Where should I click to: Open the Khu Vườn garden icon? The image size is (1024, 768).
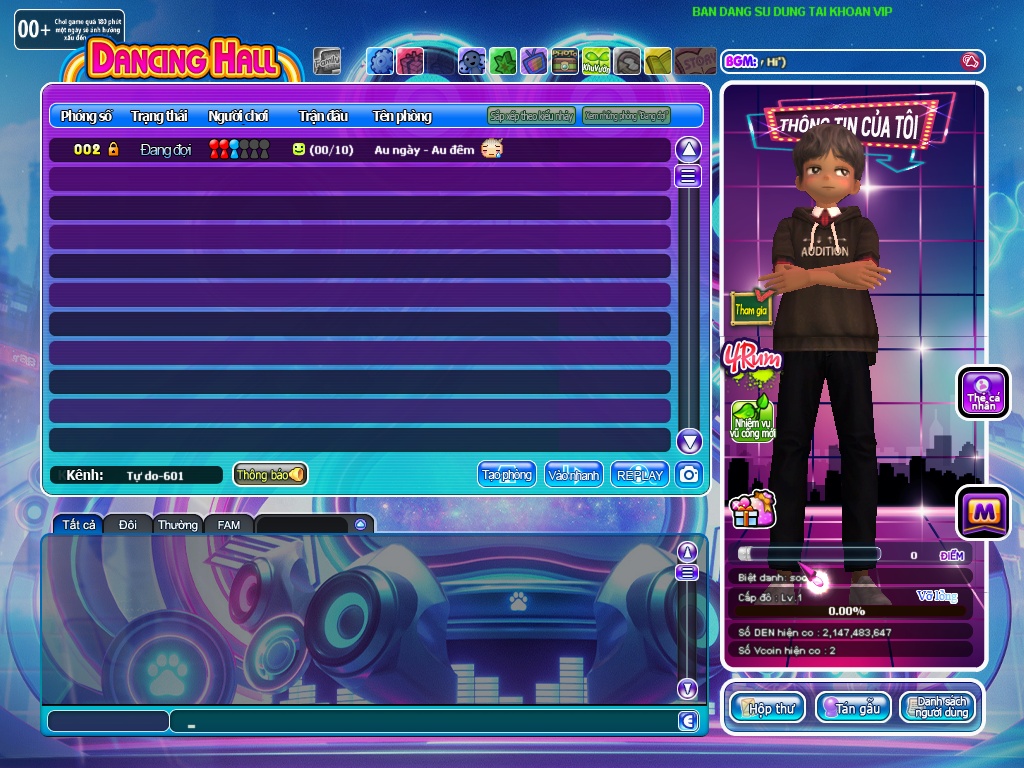(597, 62)
